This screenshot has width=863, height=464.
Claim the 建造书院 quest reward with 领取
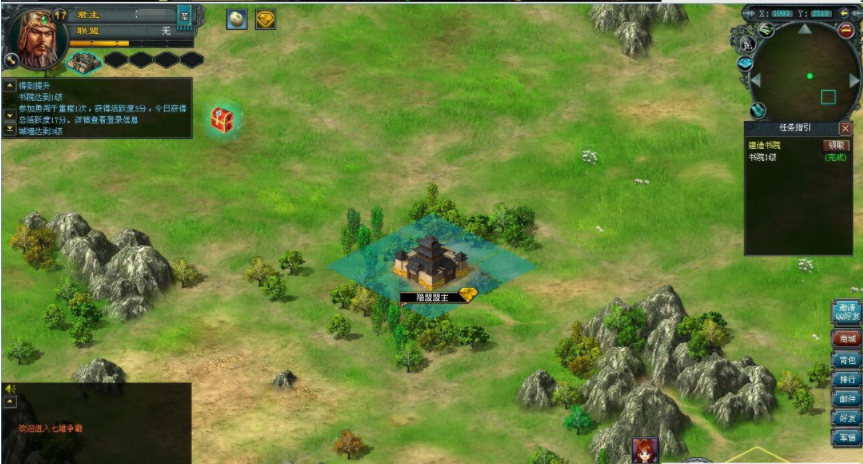(x=835, y=145)
